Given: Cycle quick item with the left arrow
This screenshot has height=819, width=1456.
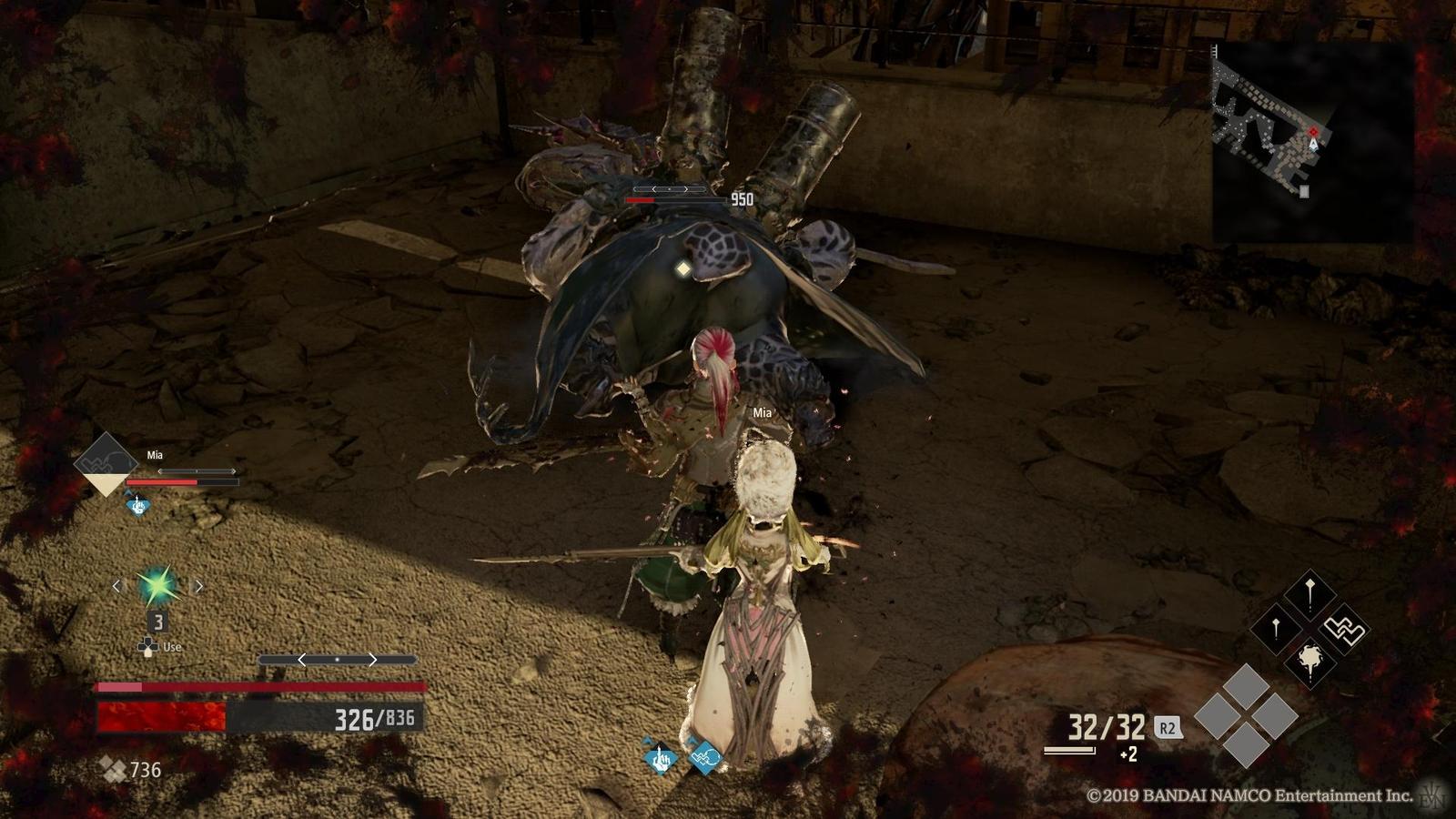Looking at the screenshot, I should point(116,586).
